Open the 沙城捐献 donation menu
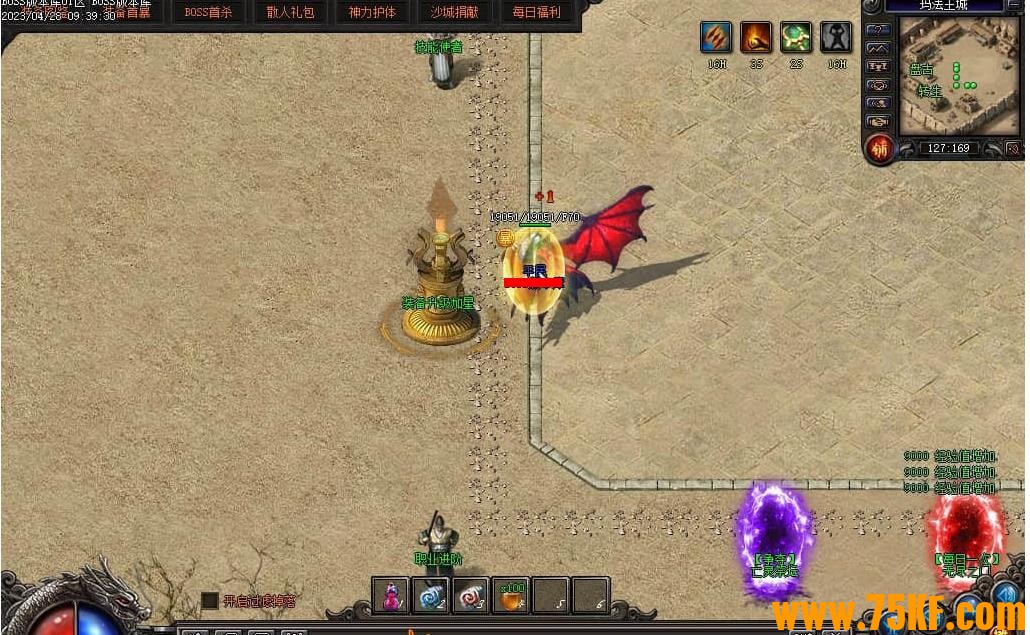1030x635 pixels. [x=454, y=13]
